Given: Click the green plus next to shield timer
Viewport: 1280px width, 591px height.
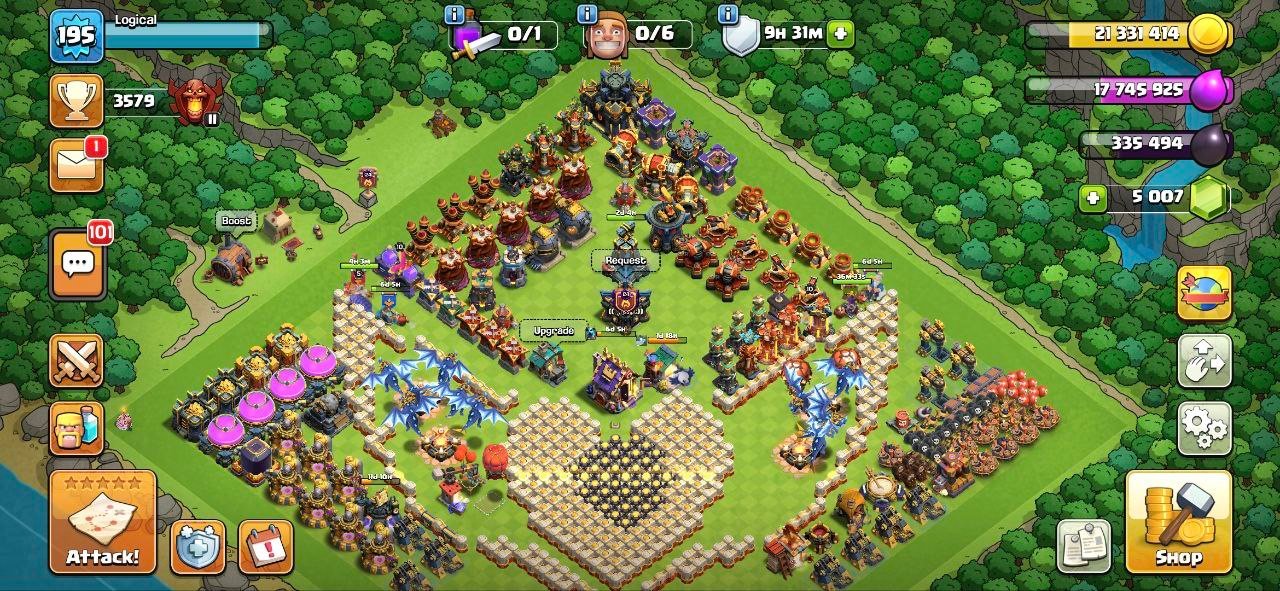Looking at the screenshot, I should 840,33.
